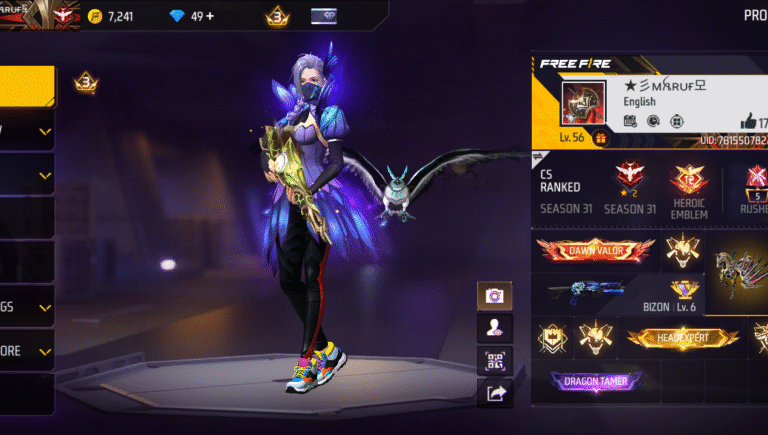Select the highlighted yellow sidebar tab

(27, 87)
